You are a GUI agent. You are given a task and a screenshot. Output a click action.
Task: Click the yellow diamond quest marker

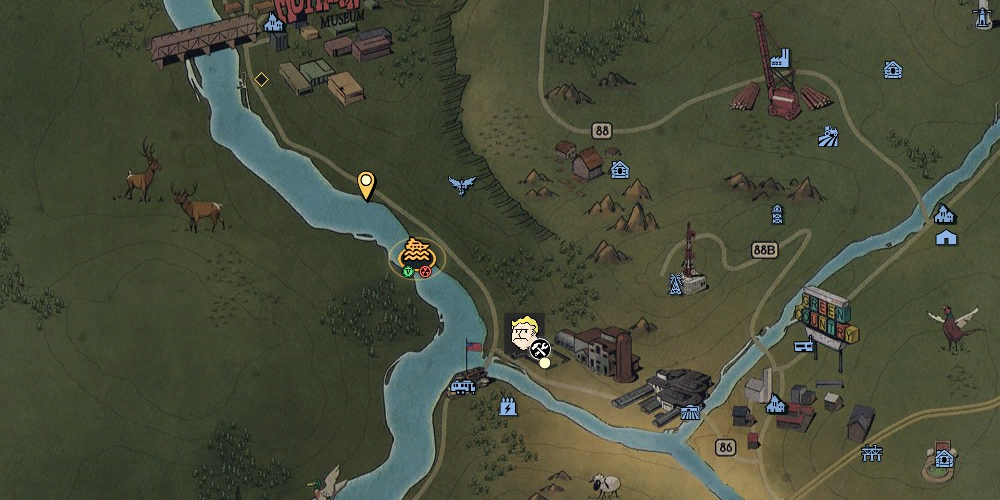tap(261, 79)
